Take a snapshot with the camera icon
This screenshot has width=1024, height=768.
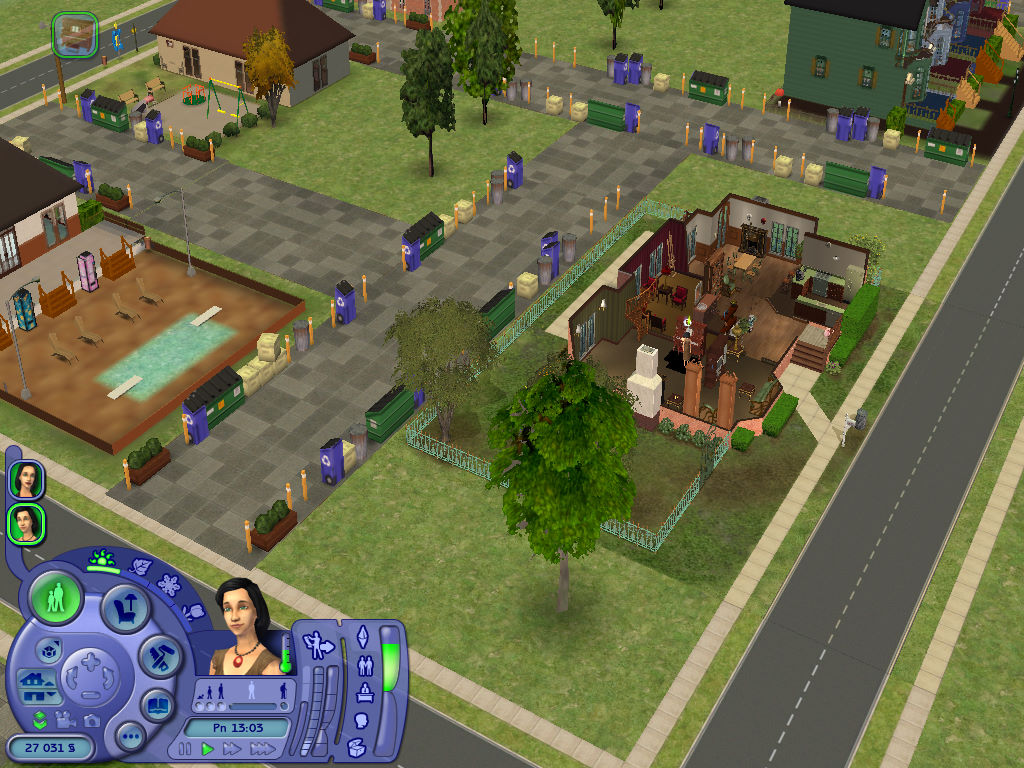tap(92, 720)
